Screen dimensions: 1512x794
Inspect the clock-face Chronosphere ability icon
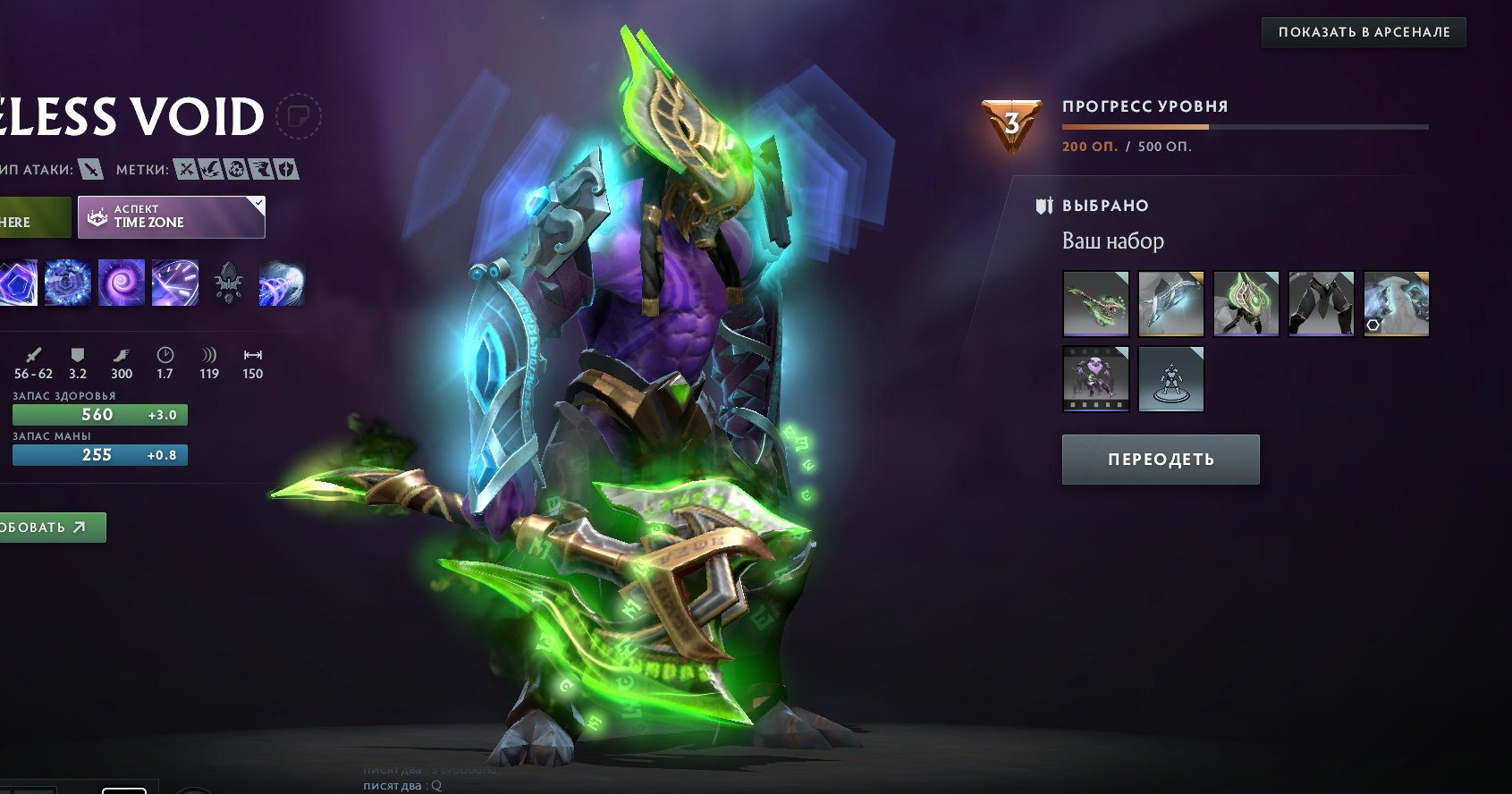point(175,283)
